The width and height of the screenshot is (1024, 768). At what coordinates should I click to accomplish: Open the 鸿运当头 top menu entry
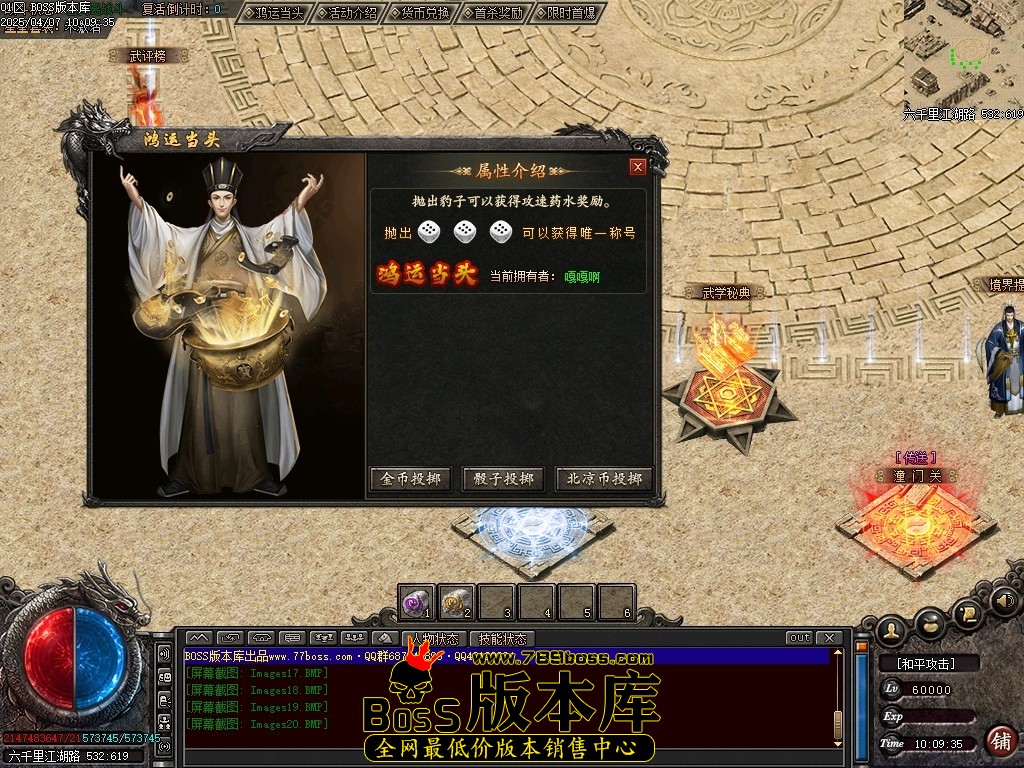click(x=274, y=13)
